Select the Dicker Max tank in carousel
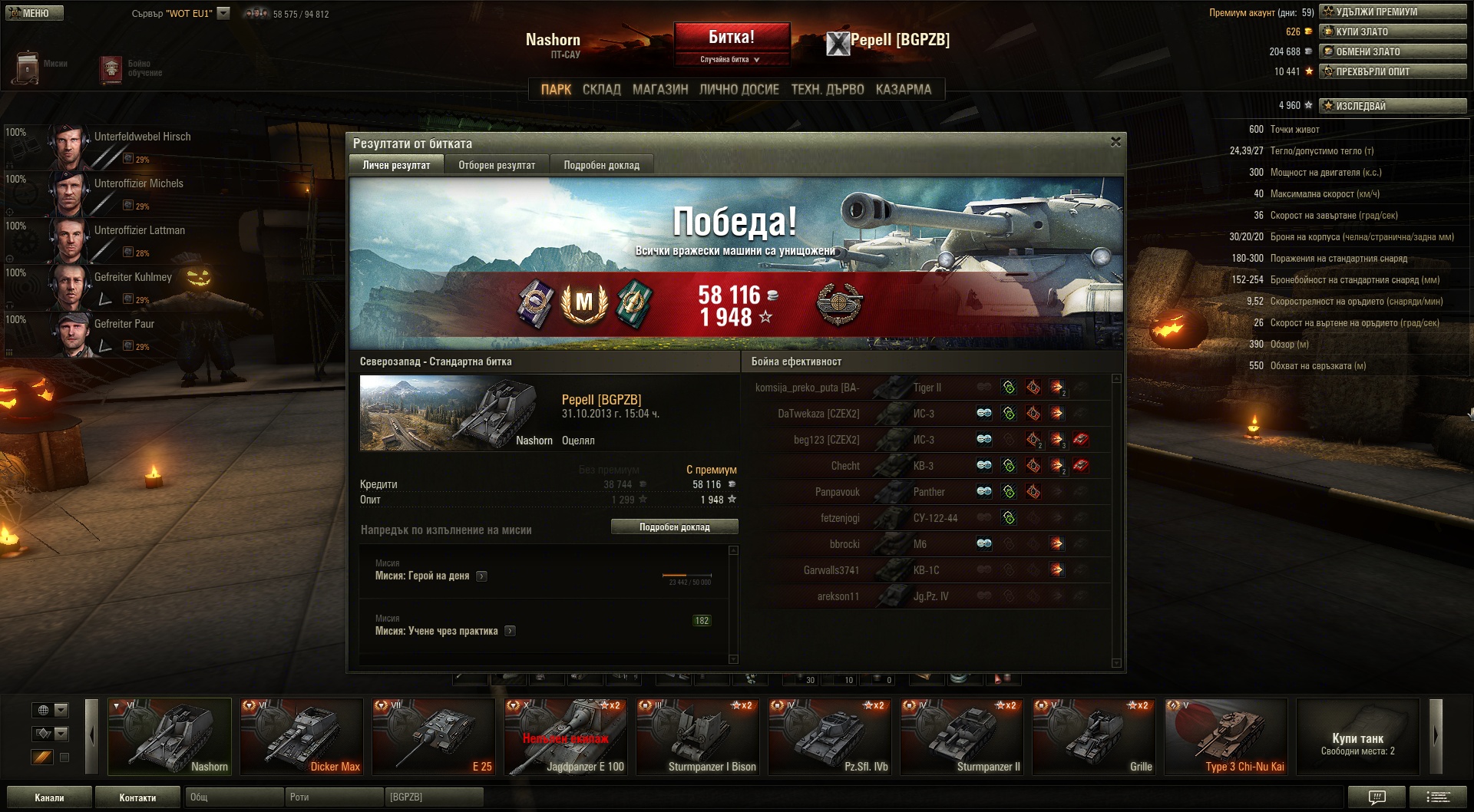Viewport: 1474px width, 812px height. (x=302, y=737)
